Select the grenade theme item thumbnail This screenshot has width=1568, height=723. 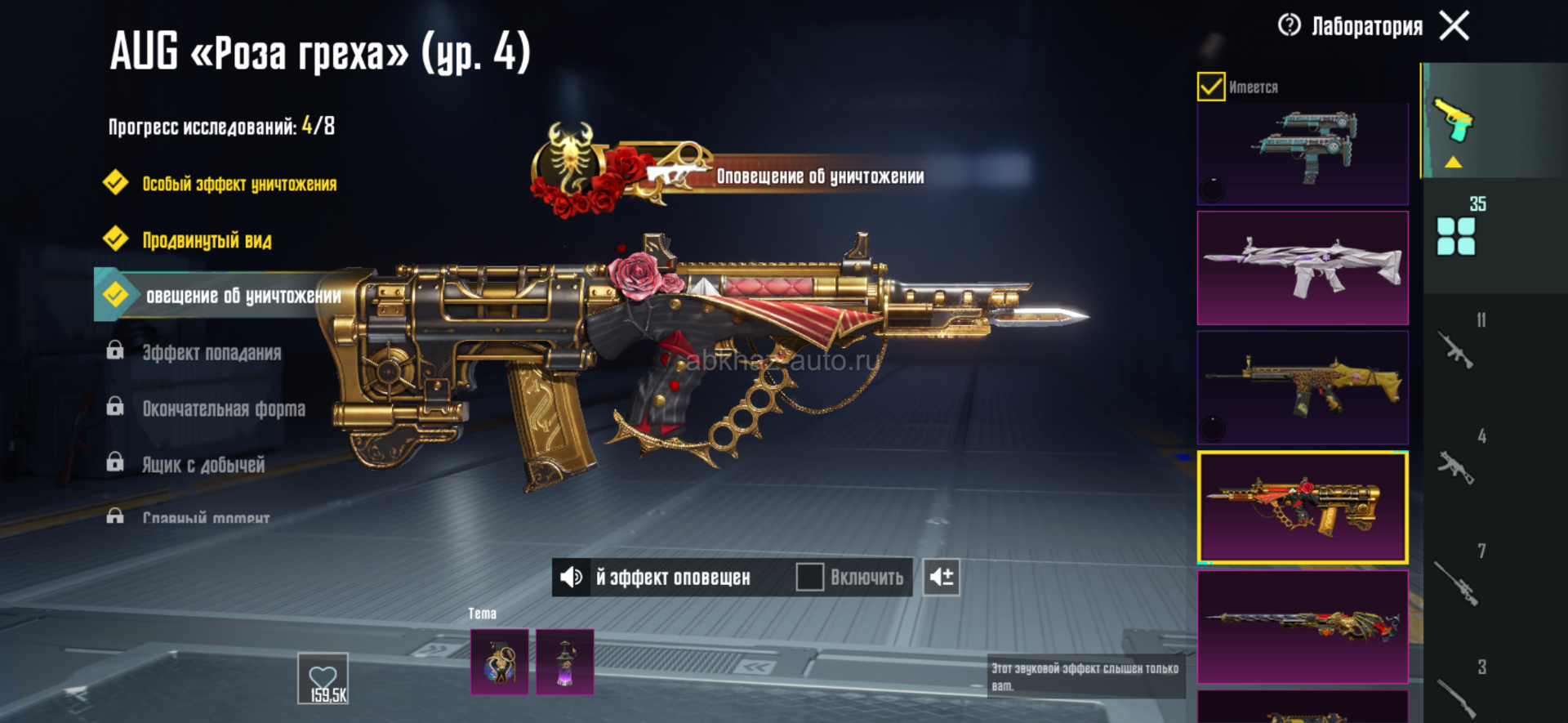499,662
